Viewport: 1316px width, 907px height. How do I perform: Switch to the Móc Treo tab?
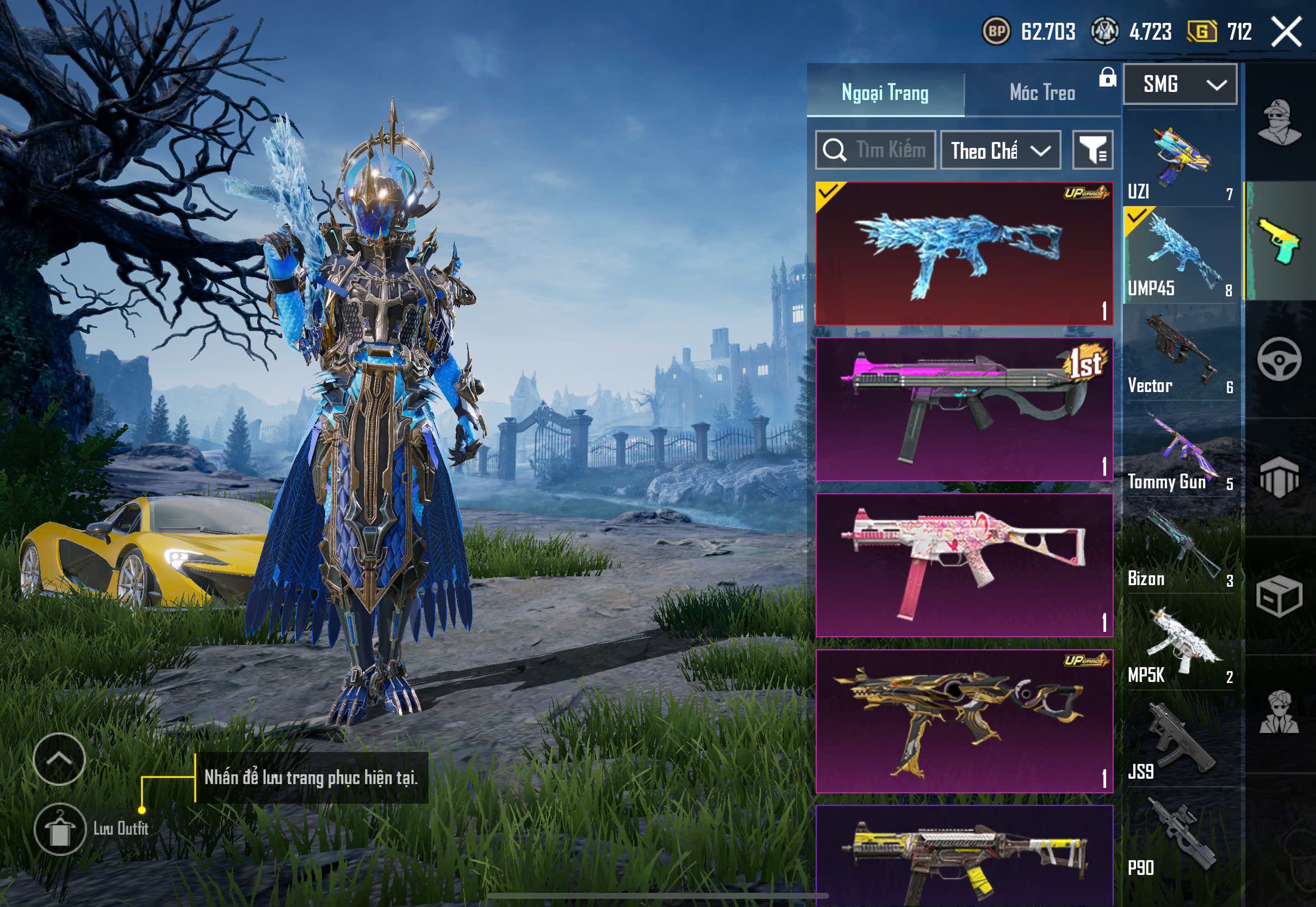(1041, 92)
